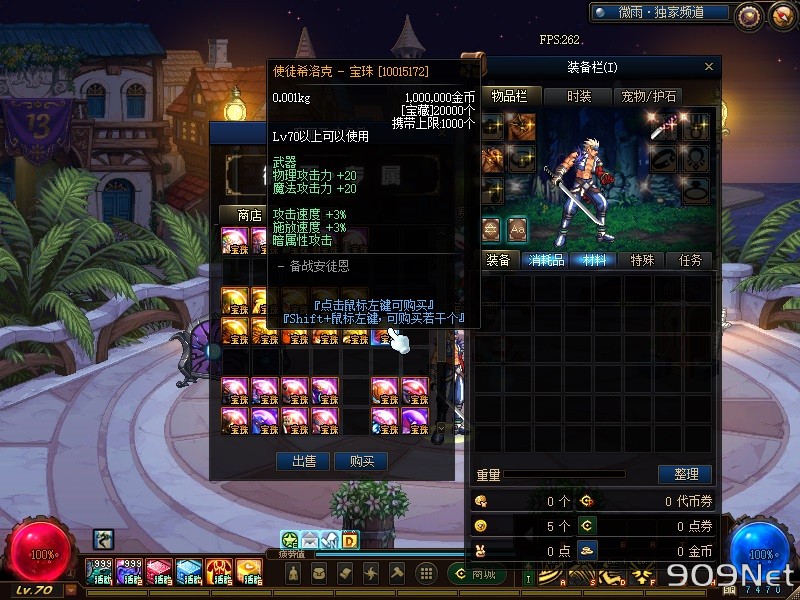Select the equipped weapon slot
The image size is (800, 600).
click(x=666, y=127)
